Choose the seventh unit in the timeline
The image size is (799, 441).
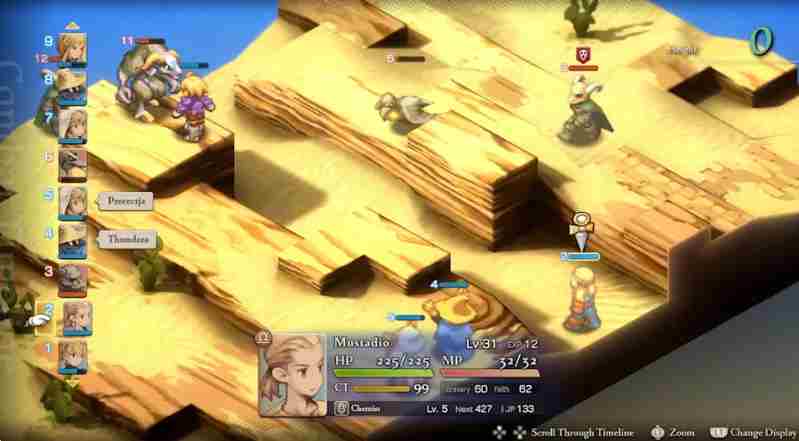coord(72,124)
